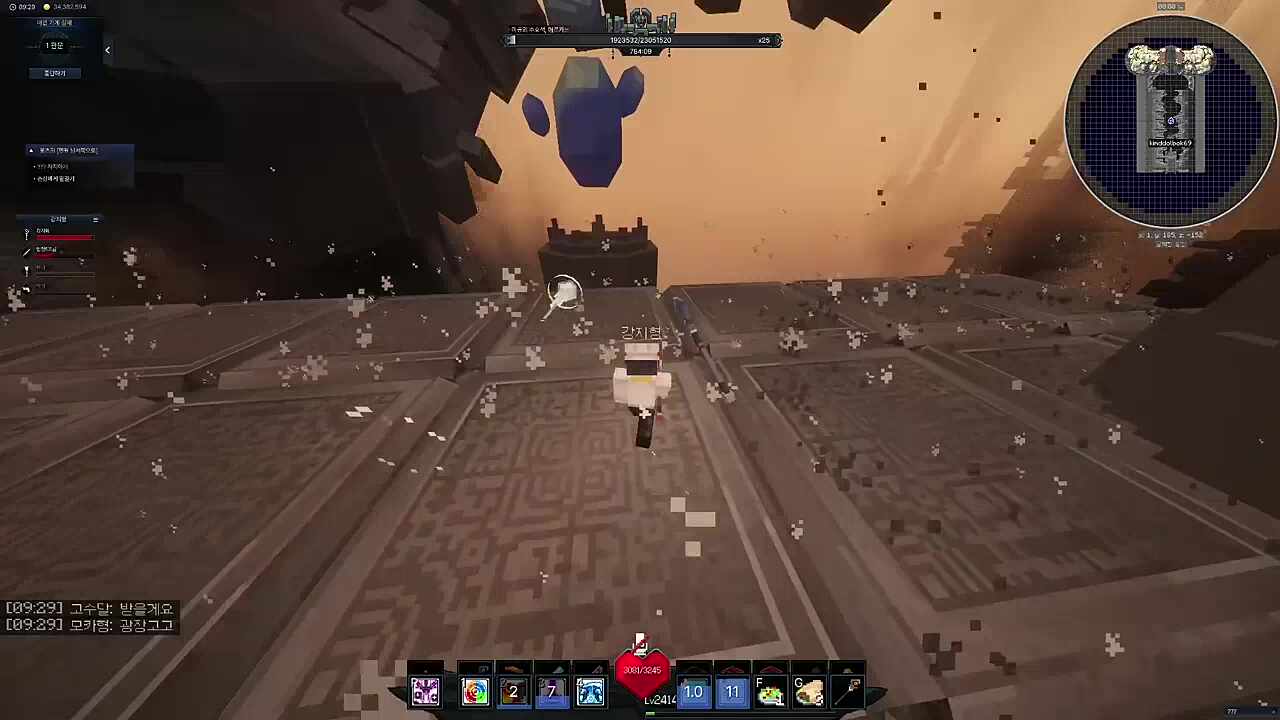Activate the blue skill in slot 4

pyautogui.click(x=590, y=691)
